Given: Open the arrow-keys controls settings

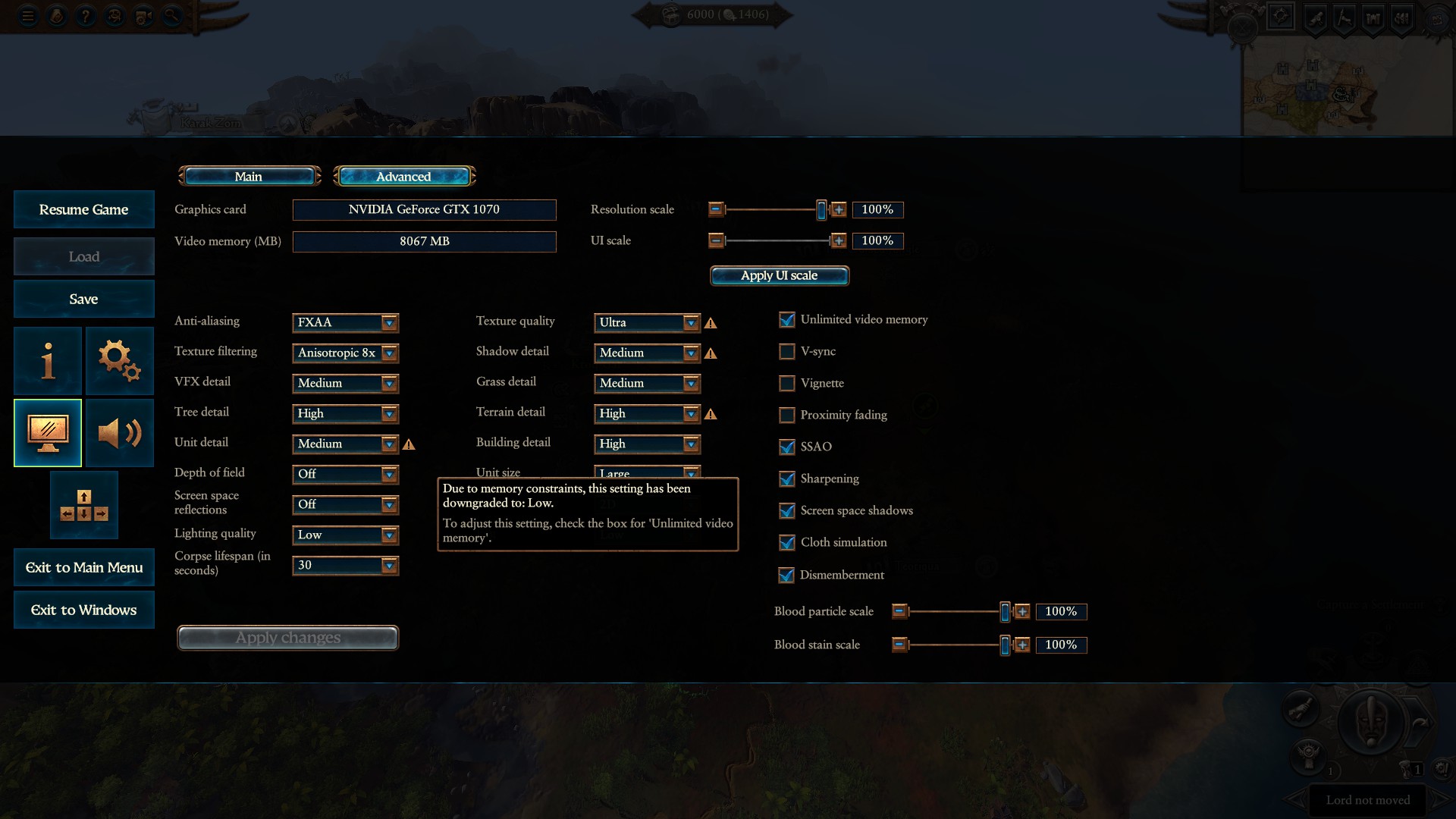Looking at the screenshot, I should [83, 505].
